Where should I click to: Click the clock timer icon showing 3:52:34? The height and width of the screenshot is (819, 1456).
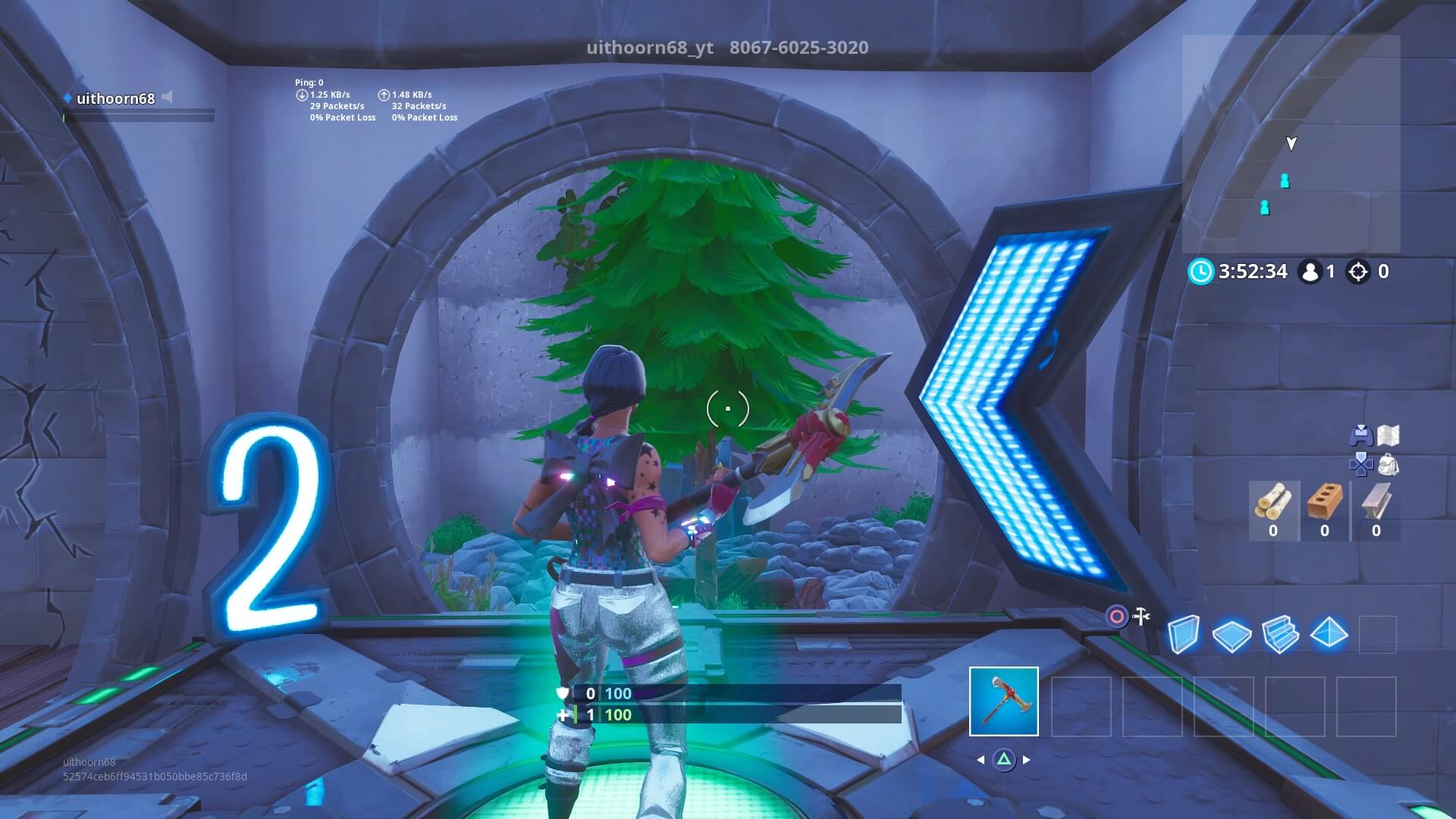tap(1201, 271)
